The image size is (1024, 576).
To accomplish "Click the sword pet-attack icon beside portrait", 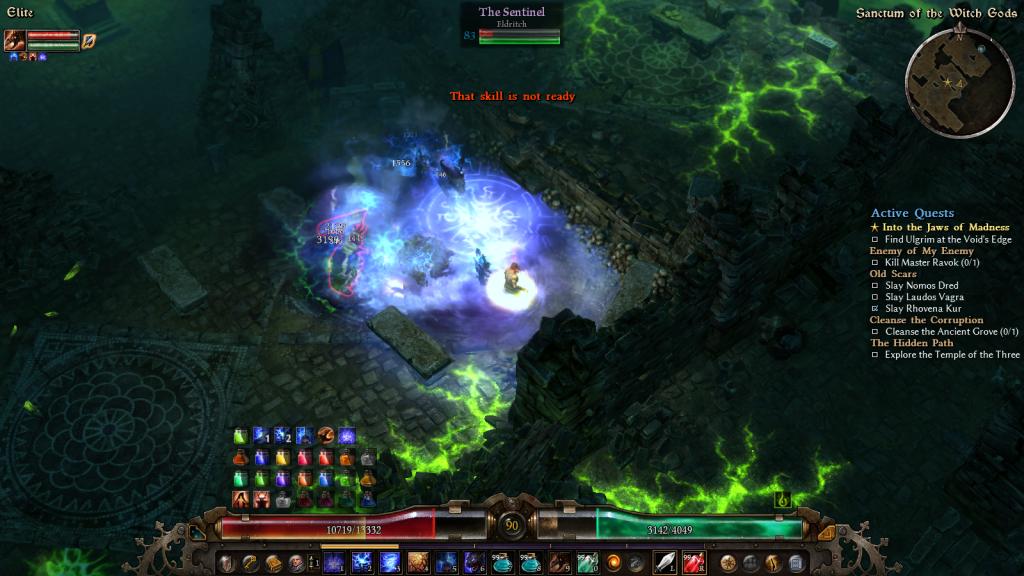I will pos(89,41).
